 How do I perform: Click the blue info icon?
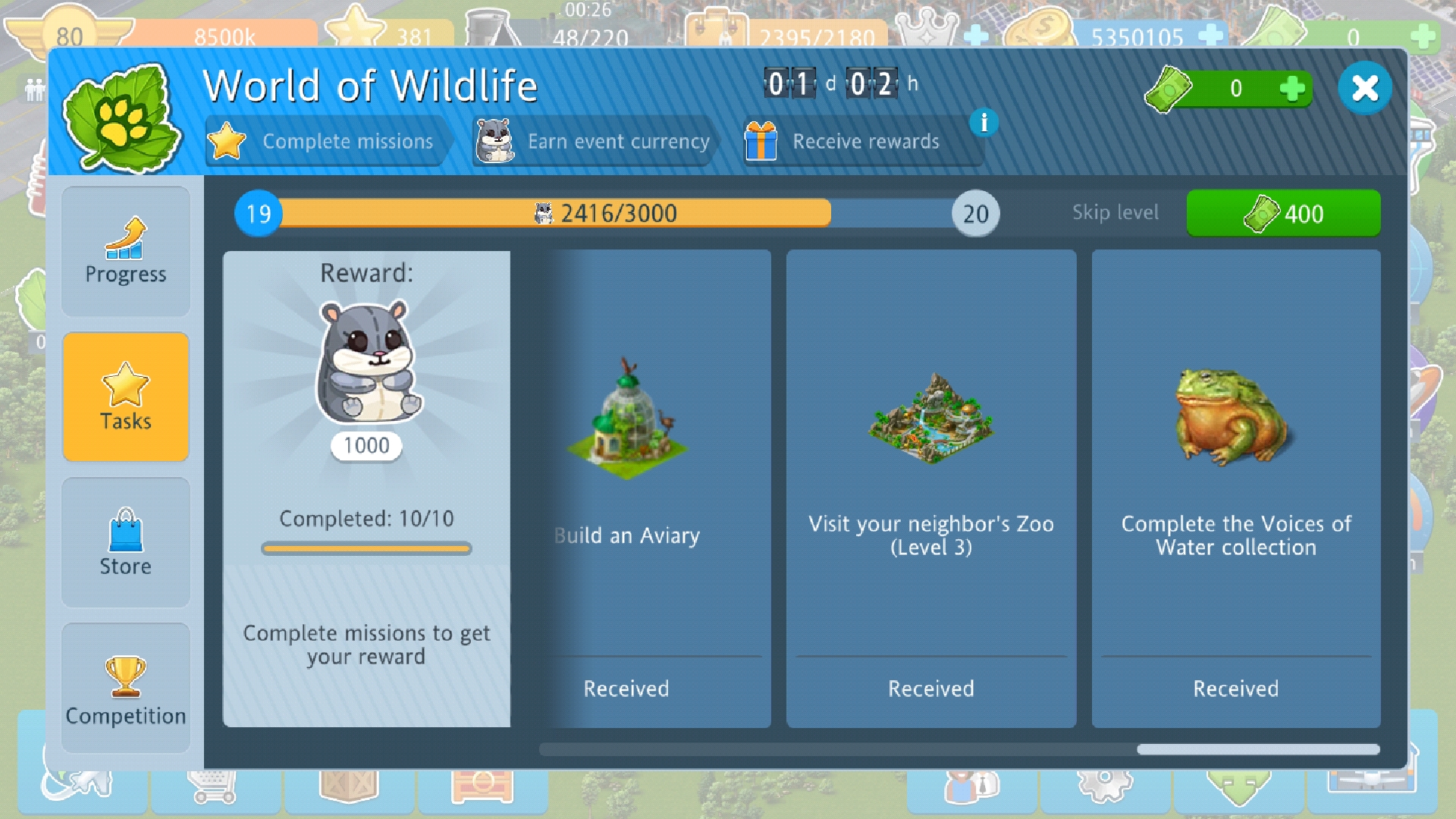point(984,121)
